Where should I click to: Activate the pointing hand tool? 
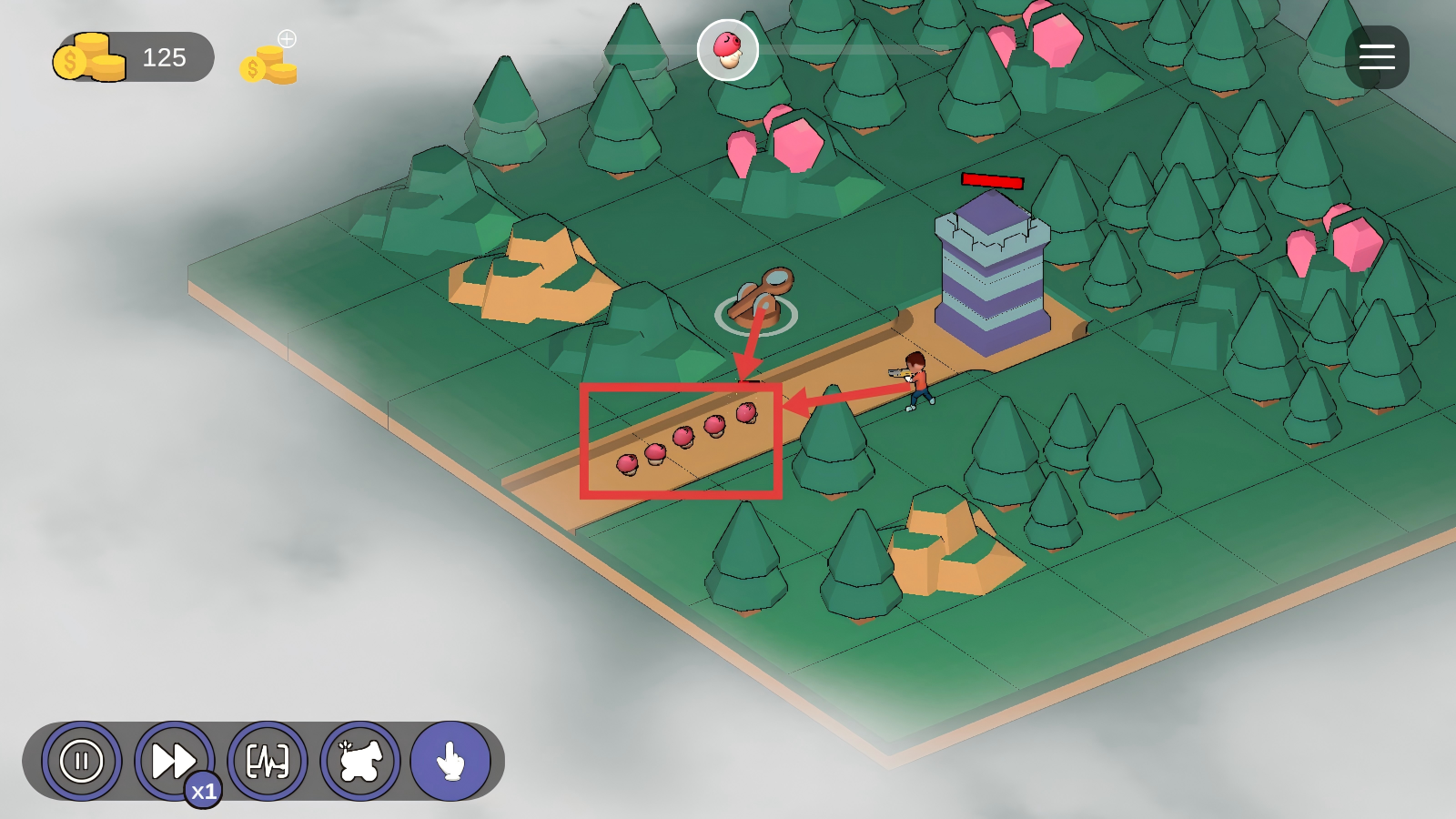tap(450, 761)
